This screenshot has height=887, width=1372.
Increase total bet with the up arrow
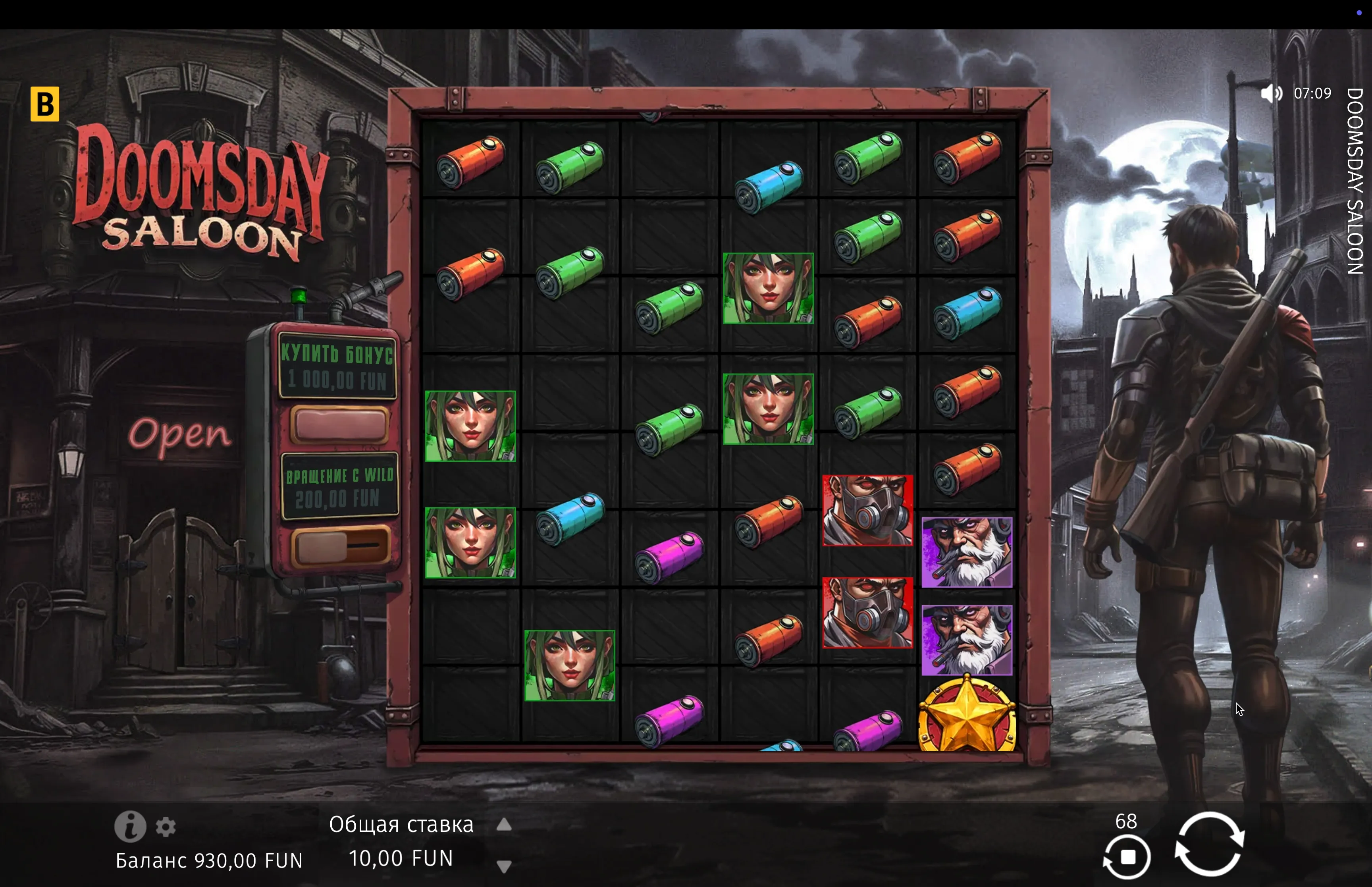click(x=504, y=825)
